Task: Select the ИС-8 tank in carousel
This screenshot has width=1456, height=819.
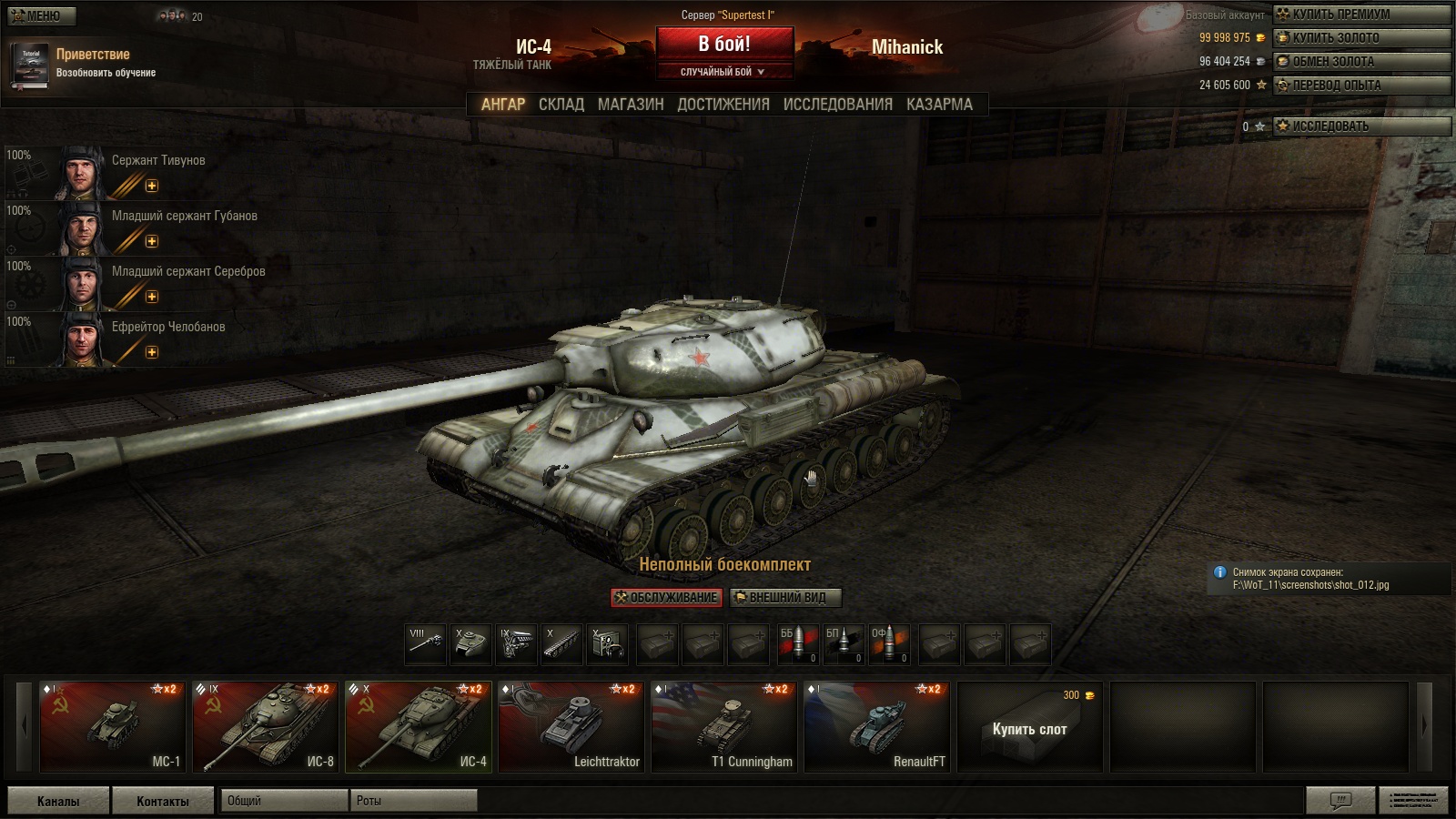Action: pyautogui.click(x=266, y=727)
